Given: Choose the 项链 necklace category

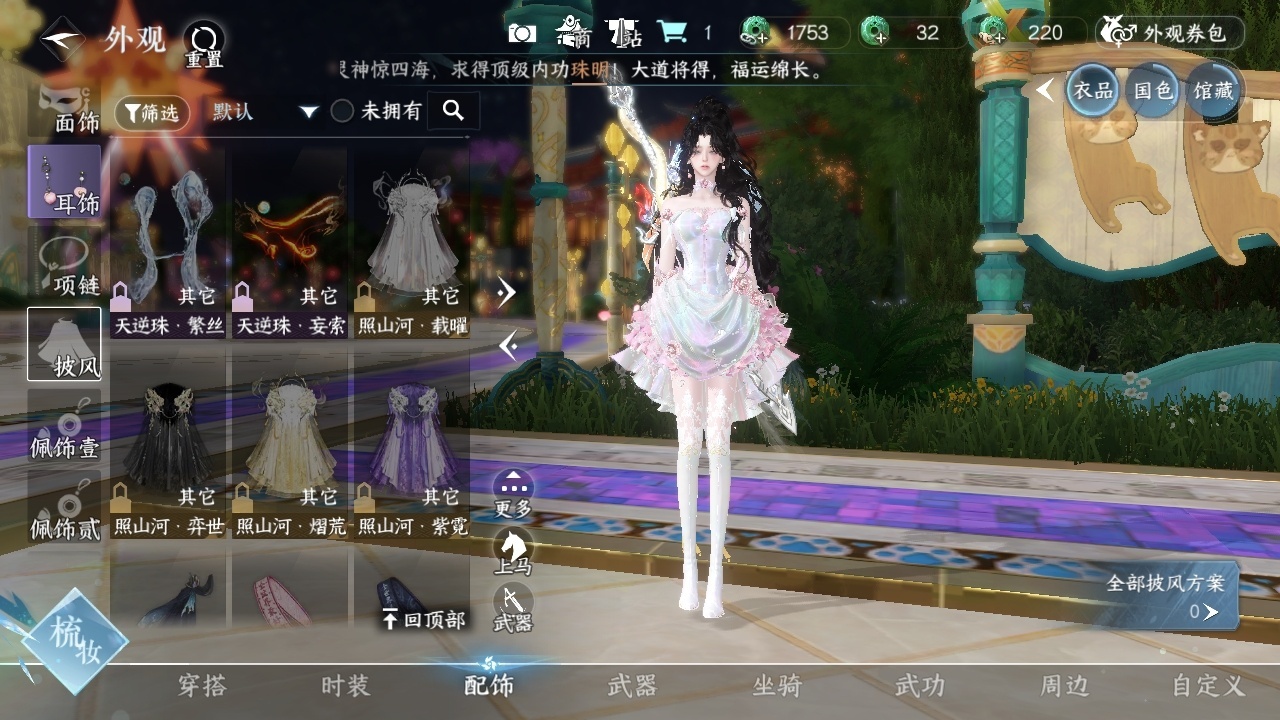Looking at the screenshot, I should [66, 266].
